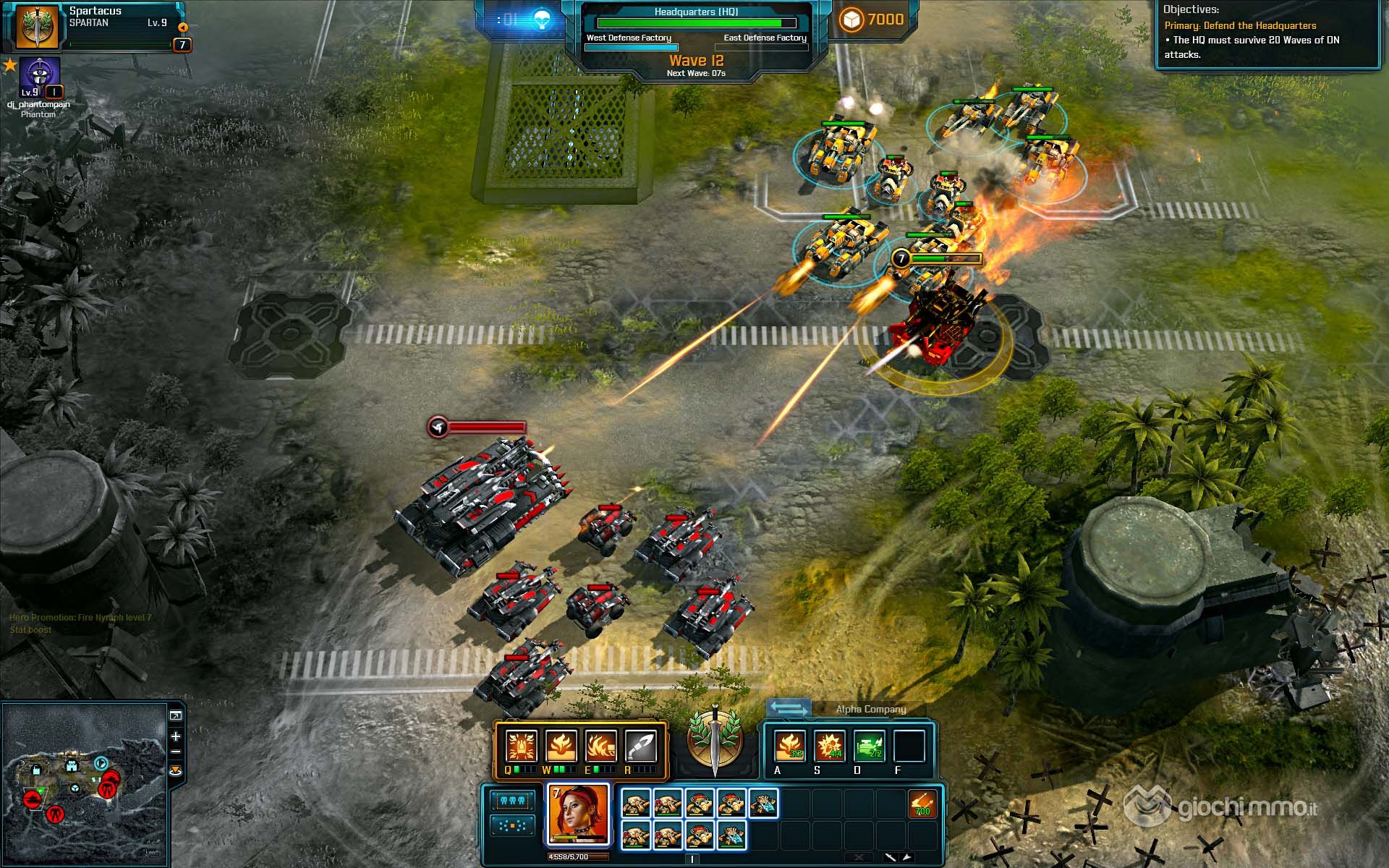Use the W flame ability
Image resolution: width=1389 pixels, height=868 pixels.
click(x=561, y=746)
